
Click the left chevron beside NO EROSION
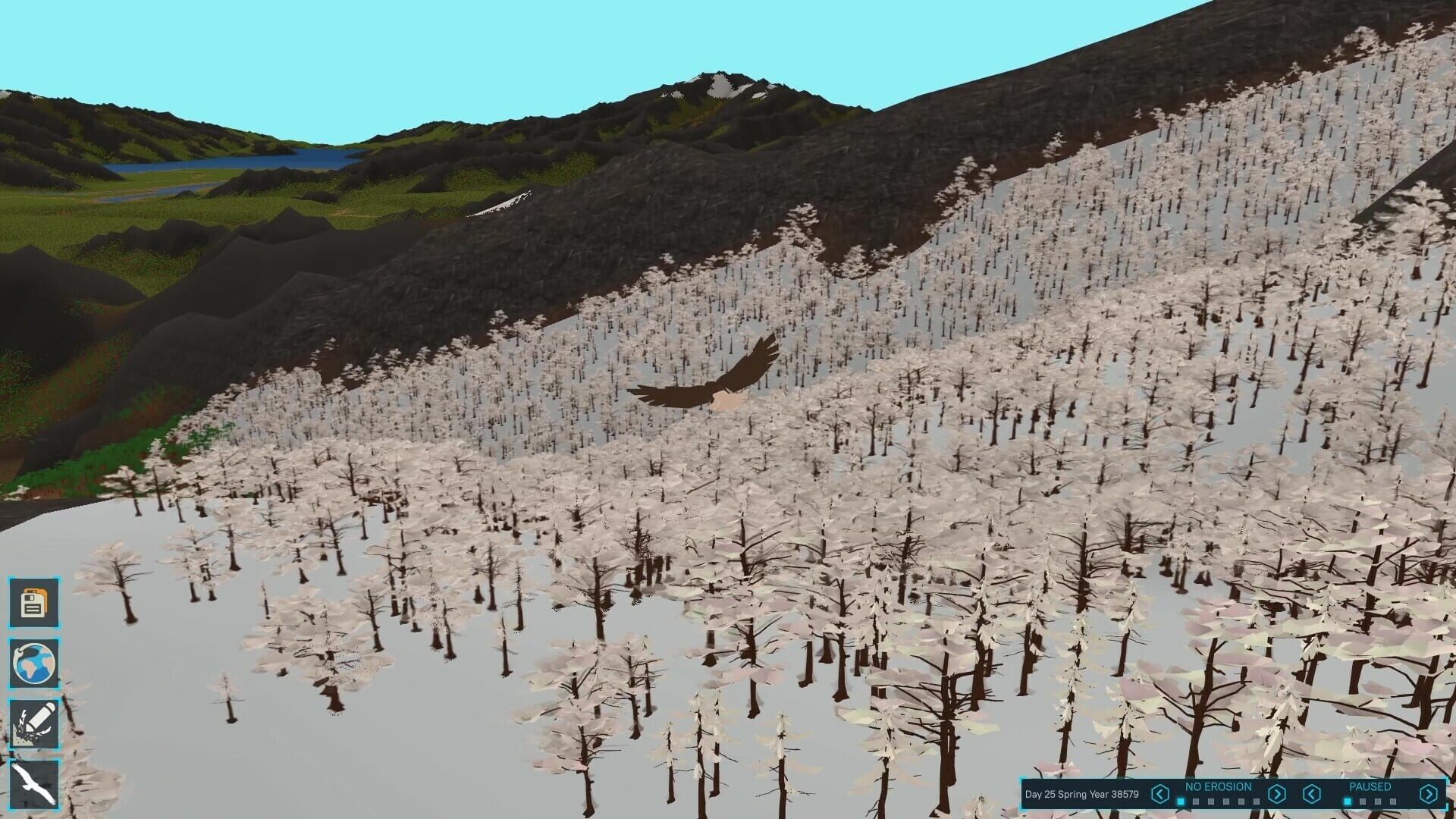pyautogui.click(x=1160, y=794)
